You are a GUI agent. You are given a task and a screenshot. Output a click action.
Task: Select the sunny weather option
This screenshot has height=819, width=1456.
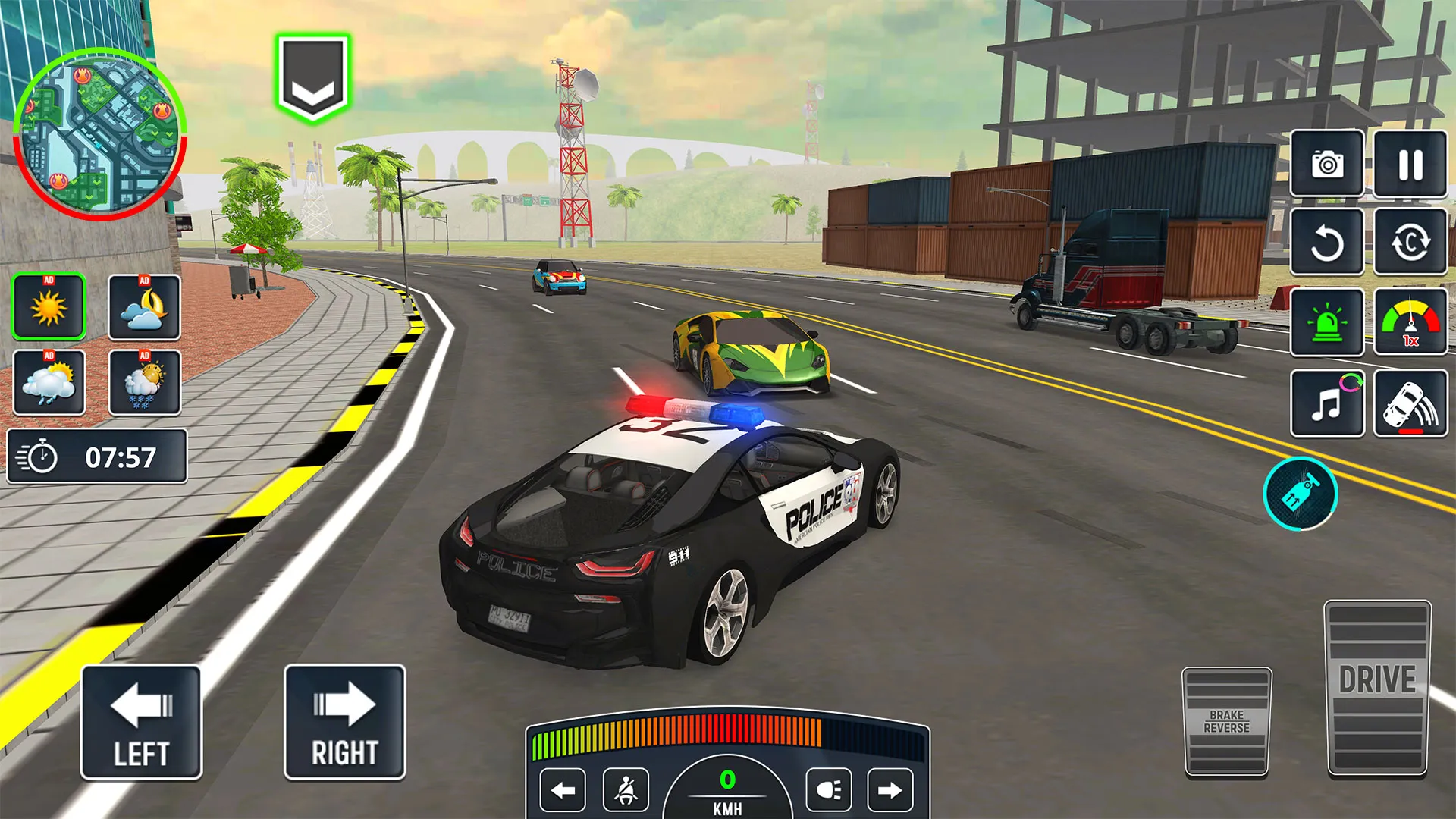49,307
